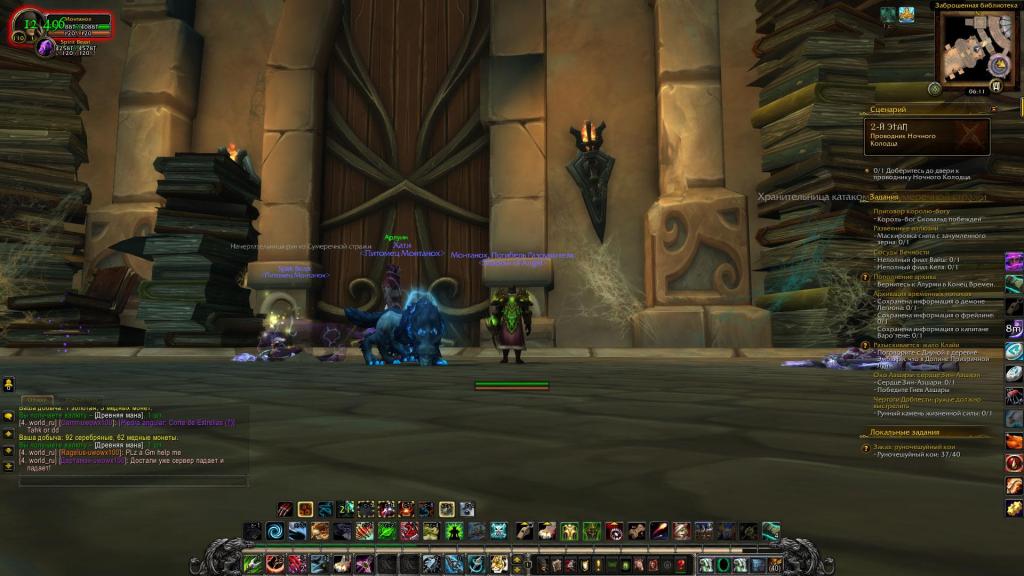Open the minimap of the abandoned library
Screen dimensions: 1024x576
[969, 47]
